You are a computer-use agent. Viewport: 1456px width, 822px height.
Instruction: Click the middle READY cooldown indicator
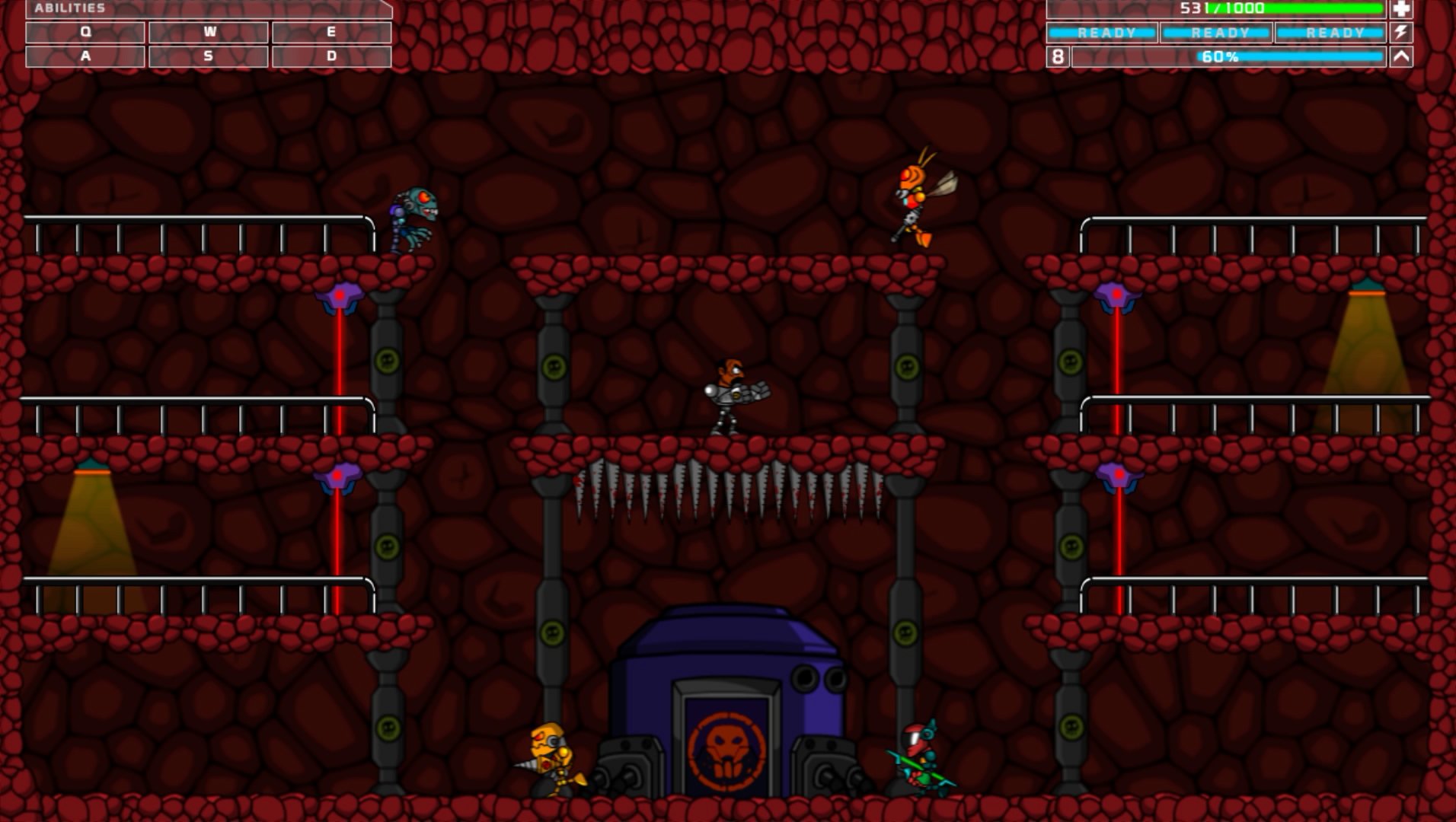coord(1215,32)
